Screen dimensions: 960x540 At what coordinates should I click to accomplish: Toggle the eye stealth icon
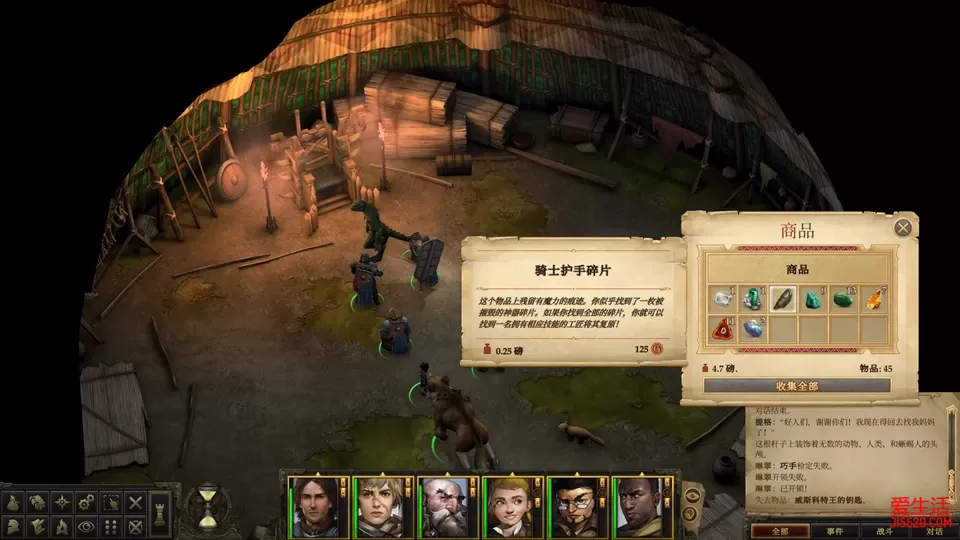click(x=87, y=526)
